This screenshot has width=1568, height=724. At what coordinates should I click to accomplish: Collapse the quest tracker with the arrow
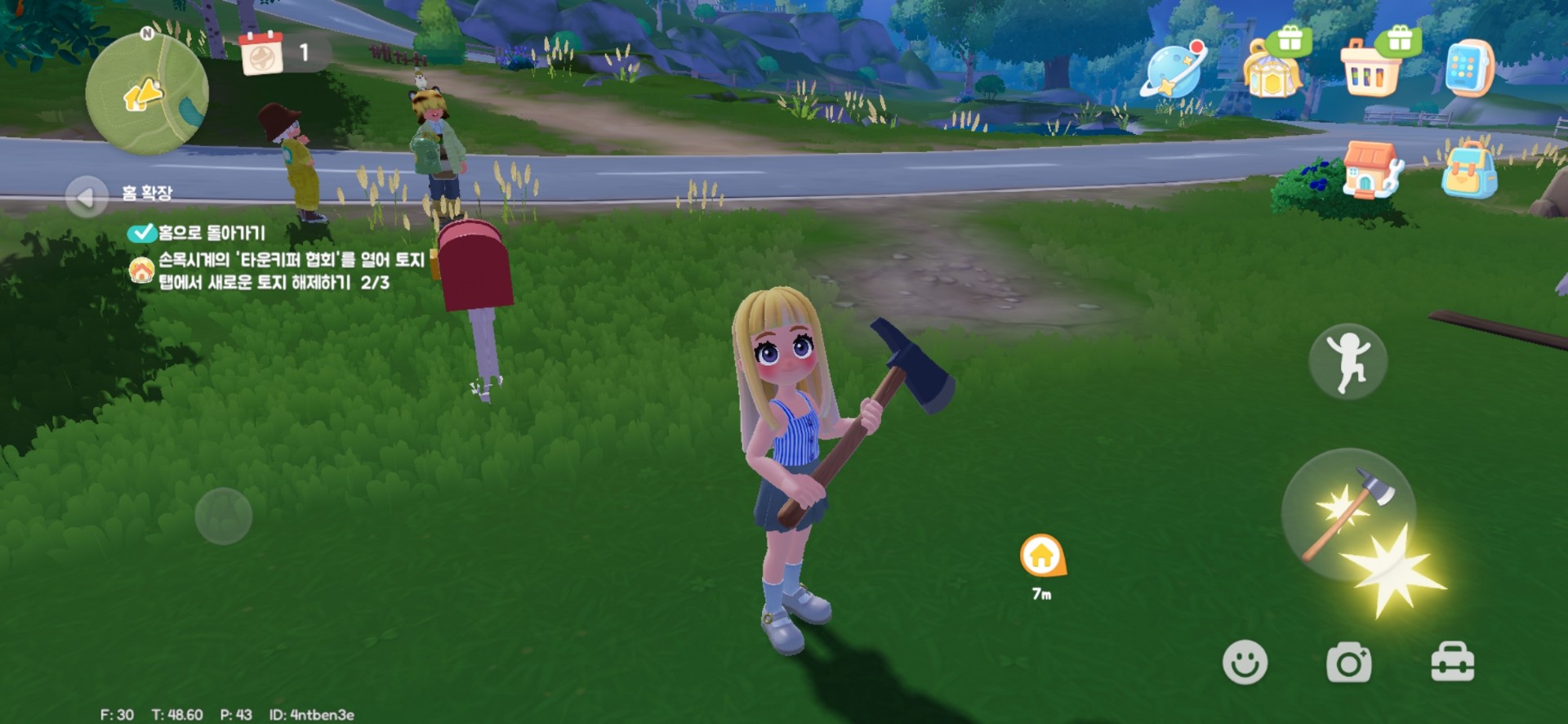coord(86,197)
